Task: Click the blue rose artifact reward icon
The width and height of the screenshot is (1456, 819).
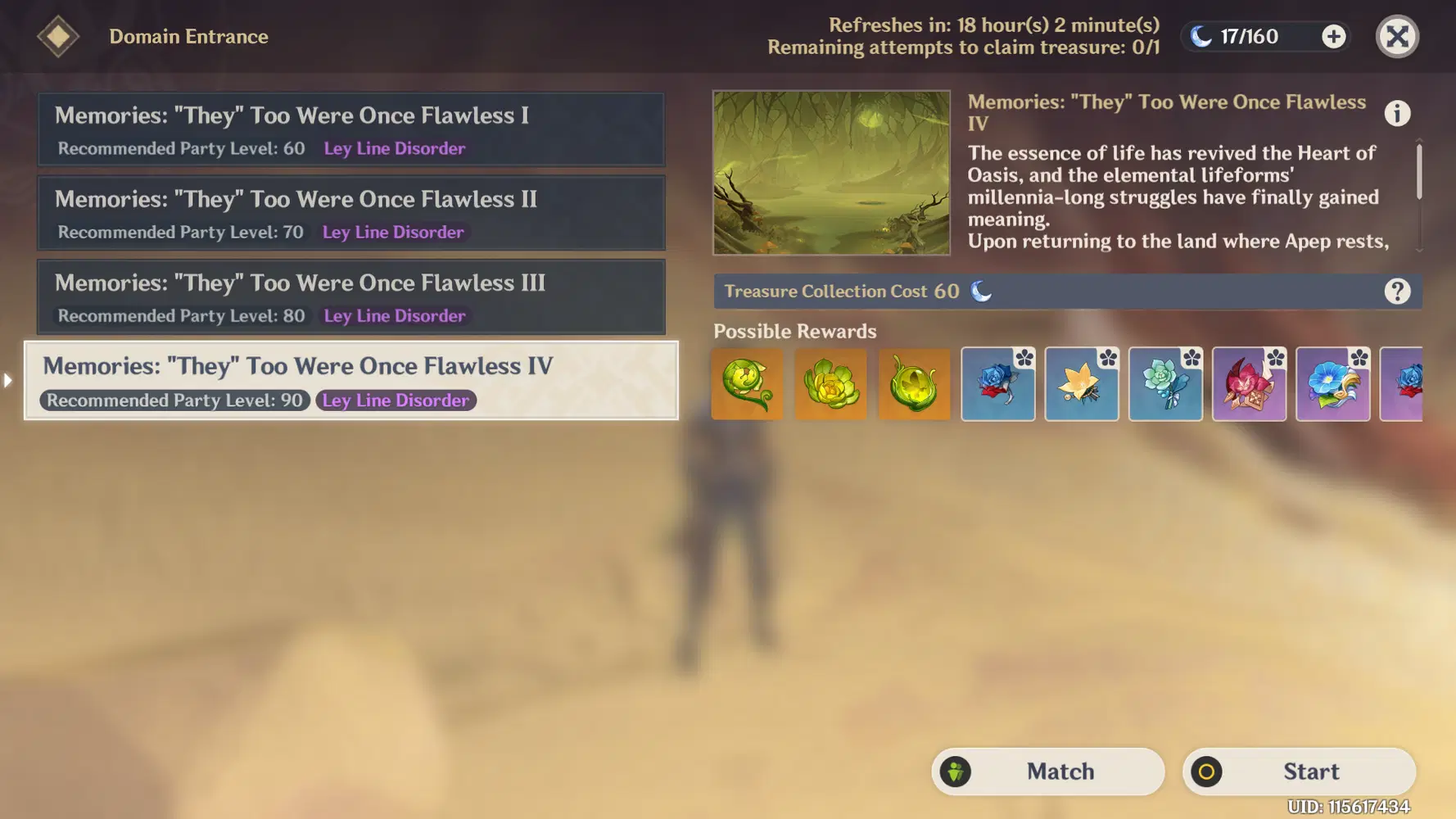Action: pos(998,383)
